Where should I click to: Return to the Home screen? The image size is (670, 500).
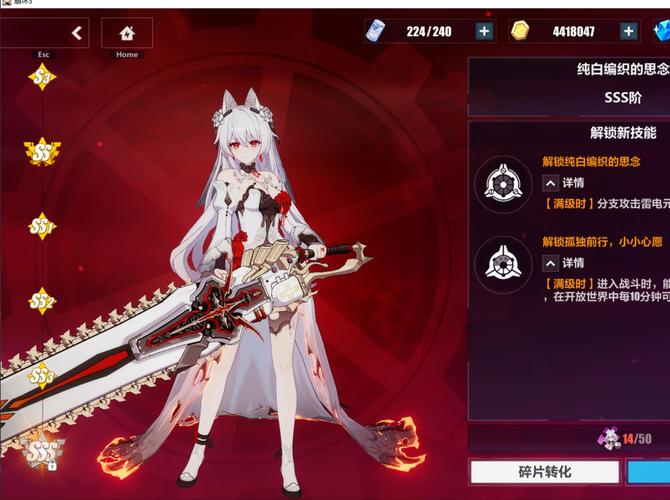click(x=127, y=33)
